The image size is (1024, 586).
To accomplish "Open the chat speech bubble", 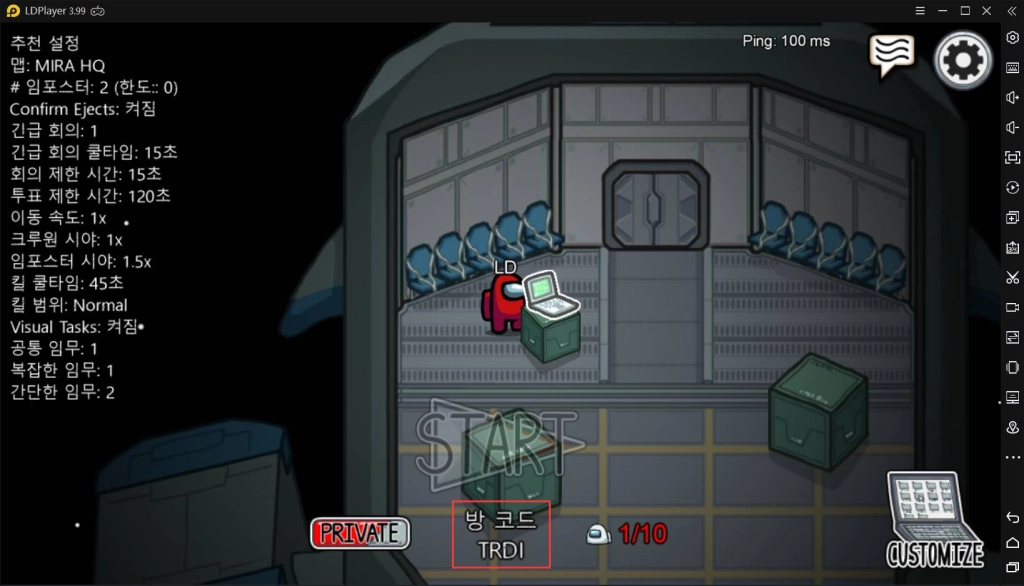I will [890, 55].
